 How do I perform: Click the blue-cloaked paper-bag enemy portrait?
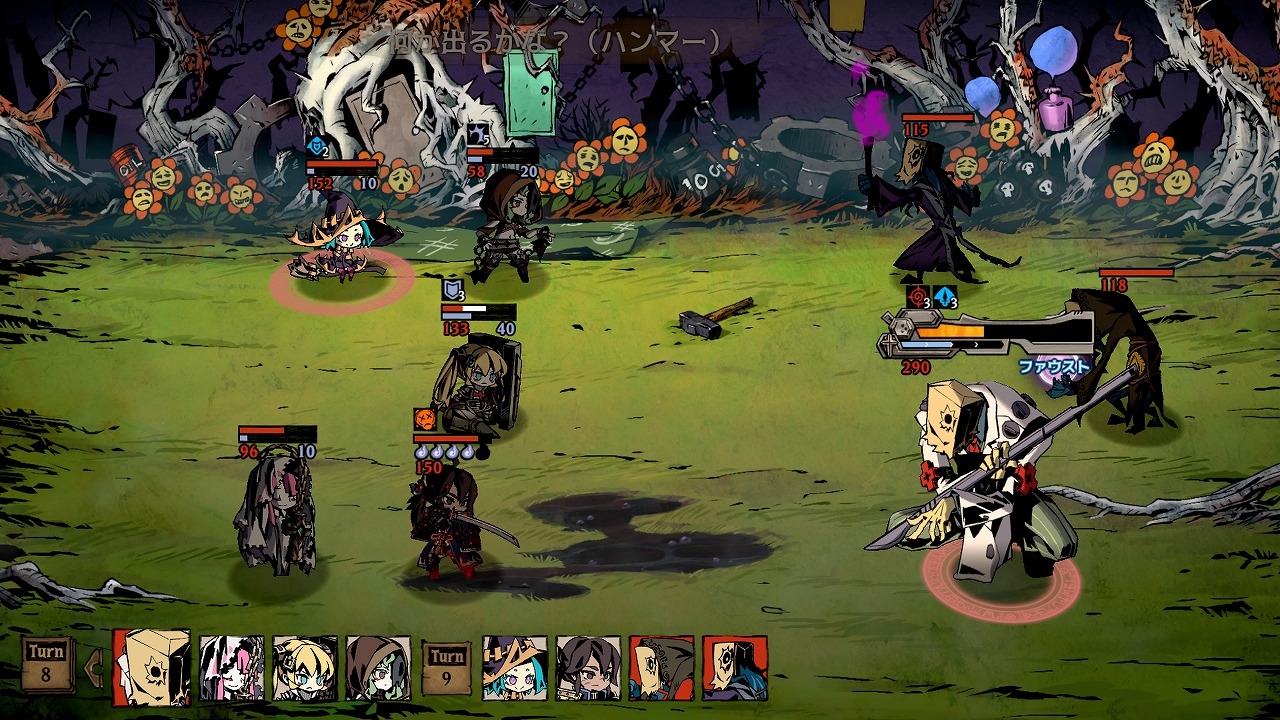pos(735,668)
